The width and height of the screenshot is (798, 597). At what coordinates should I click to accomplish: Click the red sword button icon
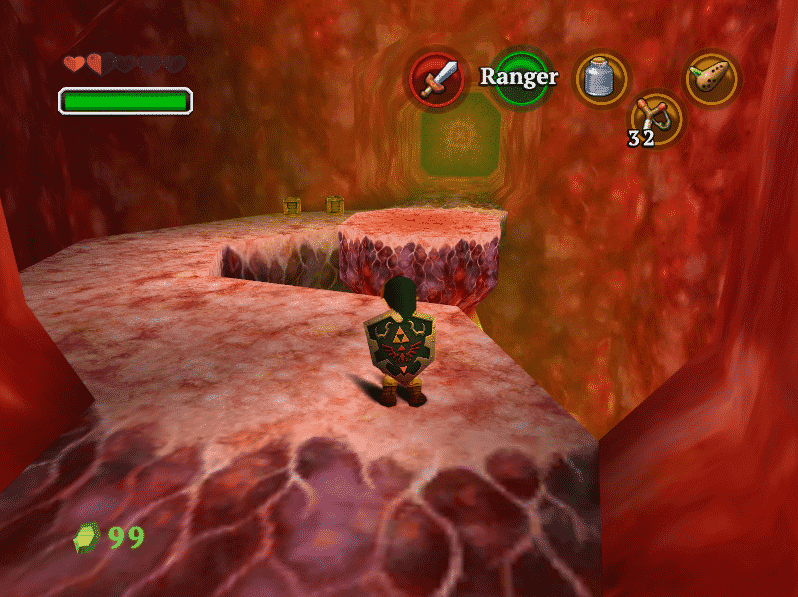tap(438, 79)
